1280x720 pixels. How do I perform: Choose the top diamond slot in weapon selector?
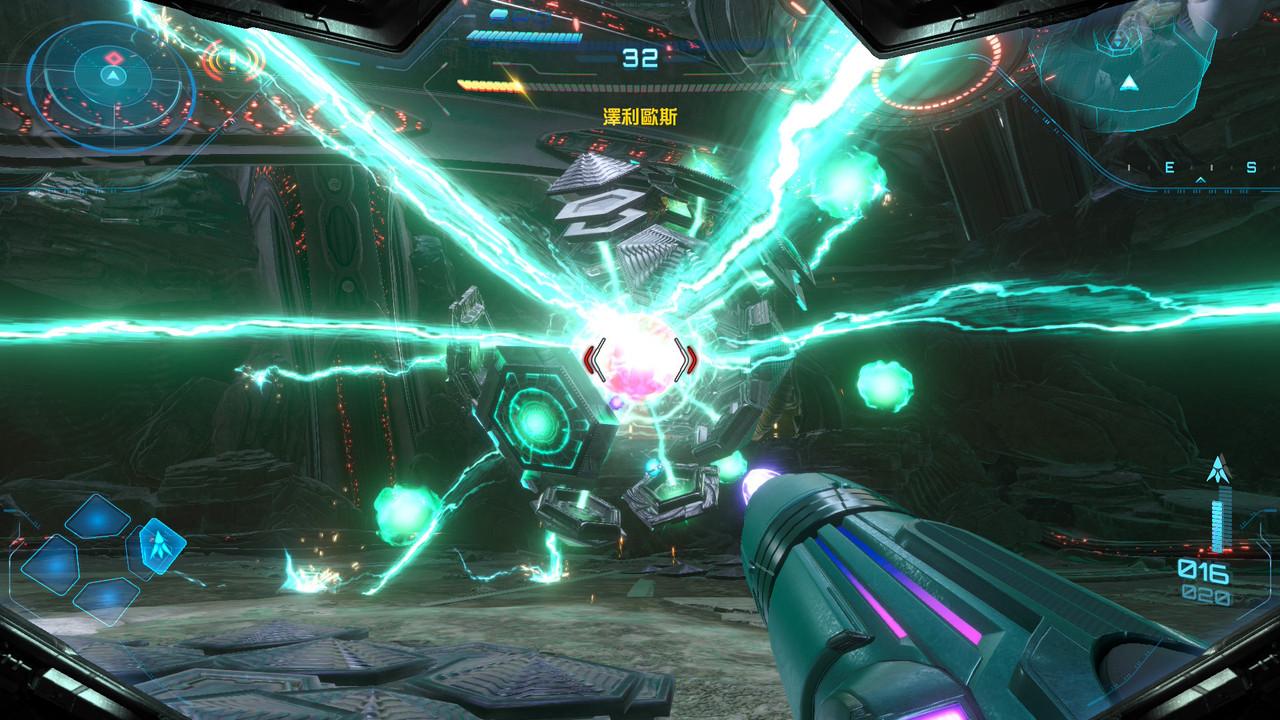coord(98,516)
